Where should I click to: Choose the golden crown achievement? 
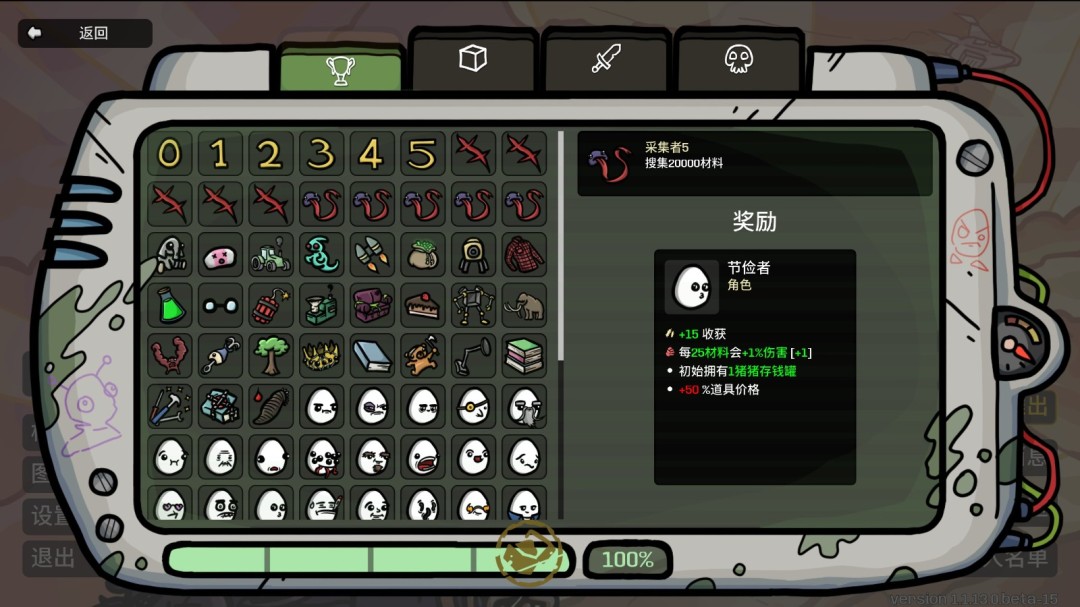click(321, 355)
